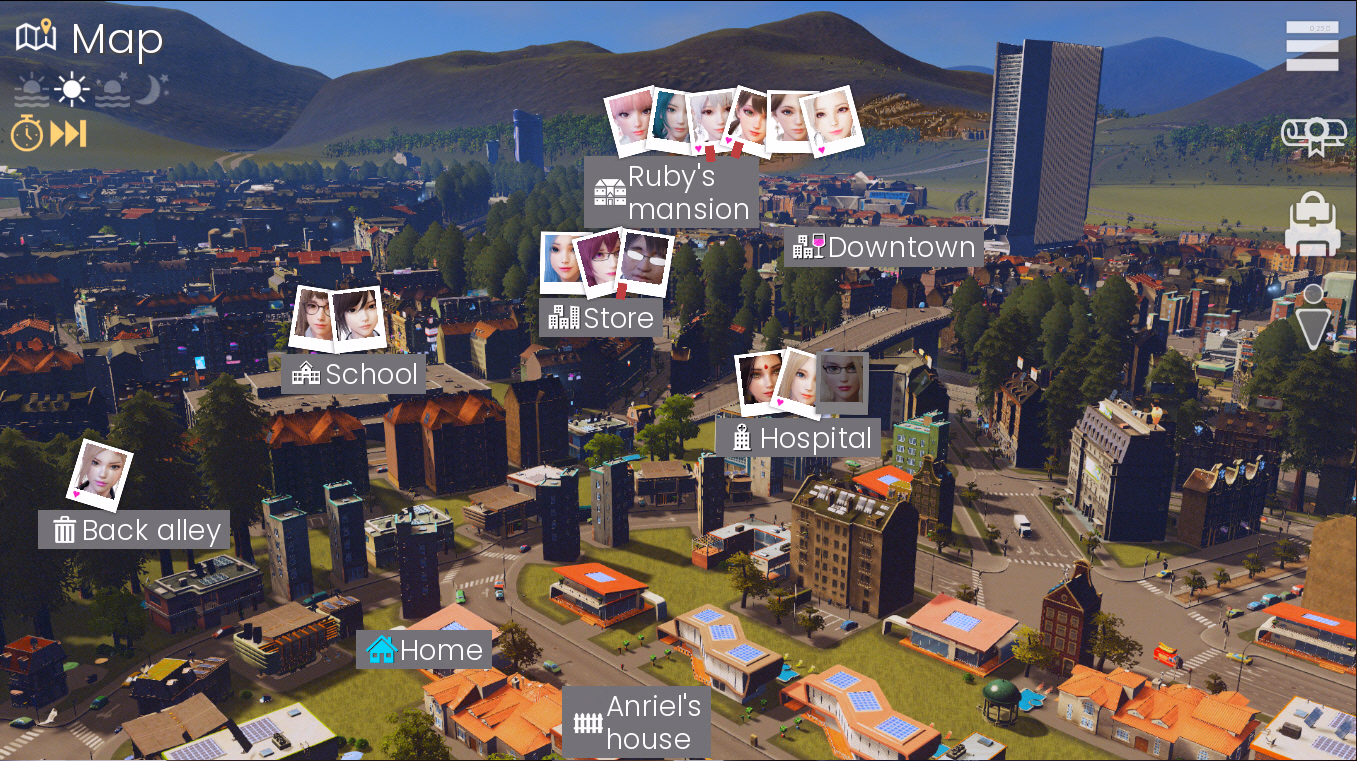
Task: Select the character portrait above Back alley
Action: (x=100, y=472)
